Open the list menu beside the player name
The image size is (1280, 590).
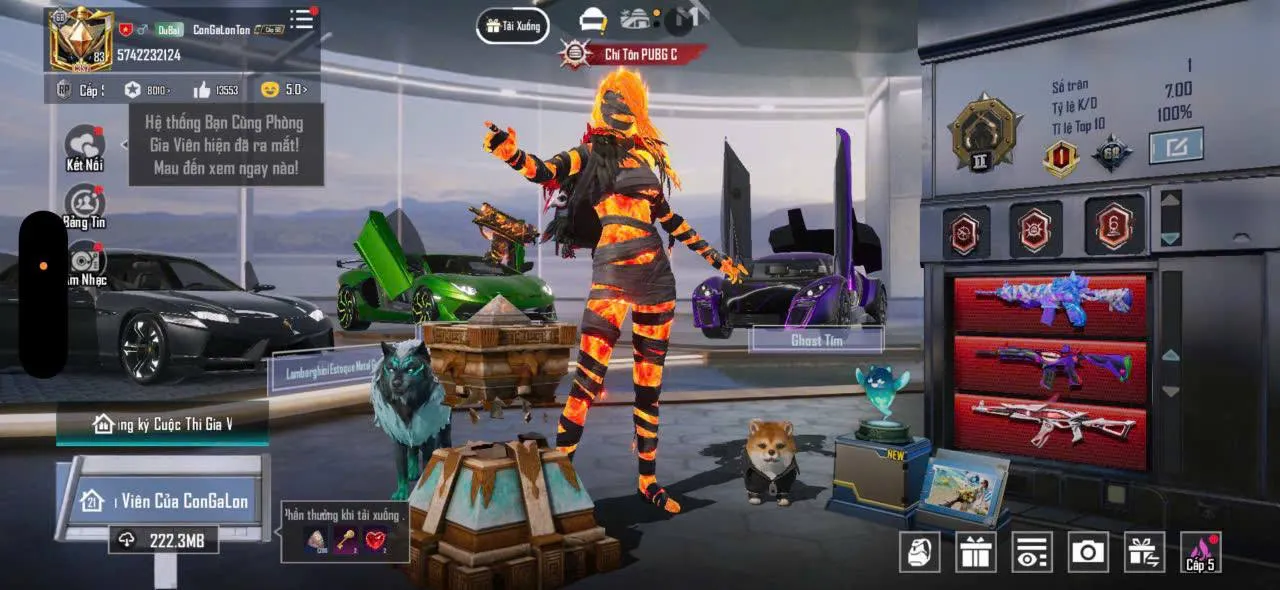point(301,19)
